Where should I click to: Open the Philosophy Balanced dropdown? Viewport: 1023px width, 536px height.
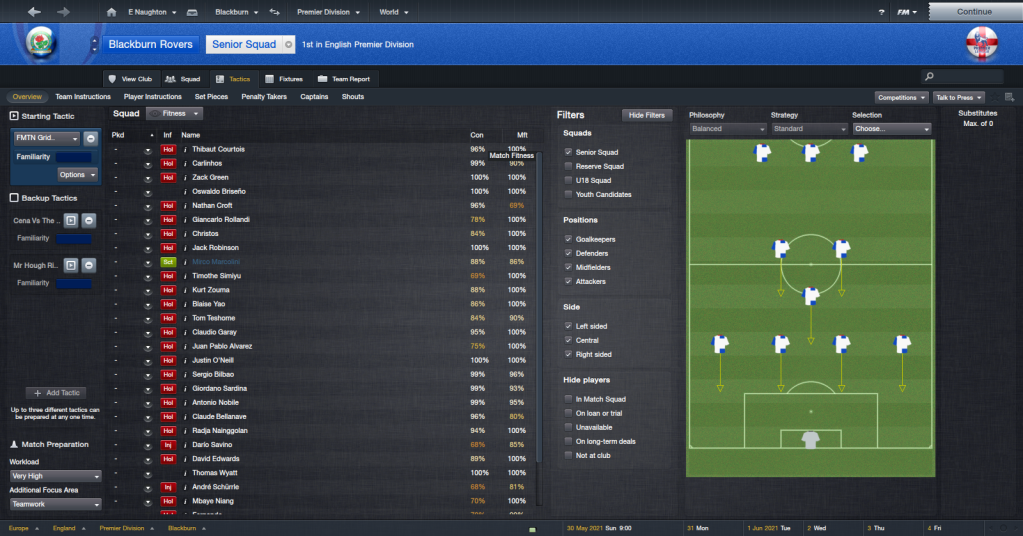click(x=727, y=129)
